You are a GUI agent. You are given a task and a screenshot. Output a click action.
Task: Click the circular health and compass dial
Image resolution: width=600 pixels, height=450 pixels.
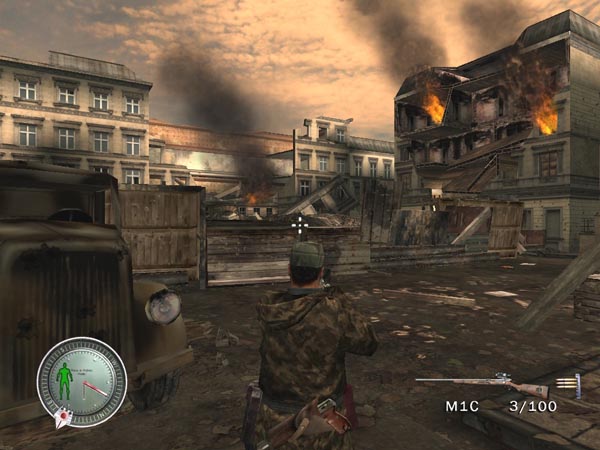(x=81, y=381)
